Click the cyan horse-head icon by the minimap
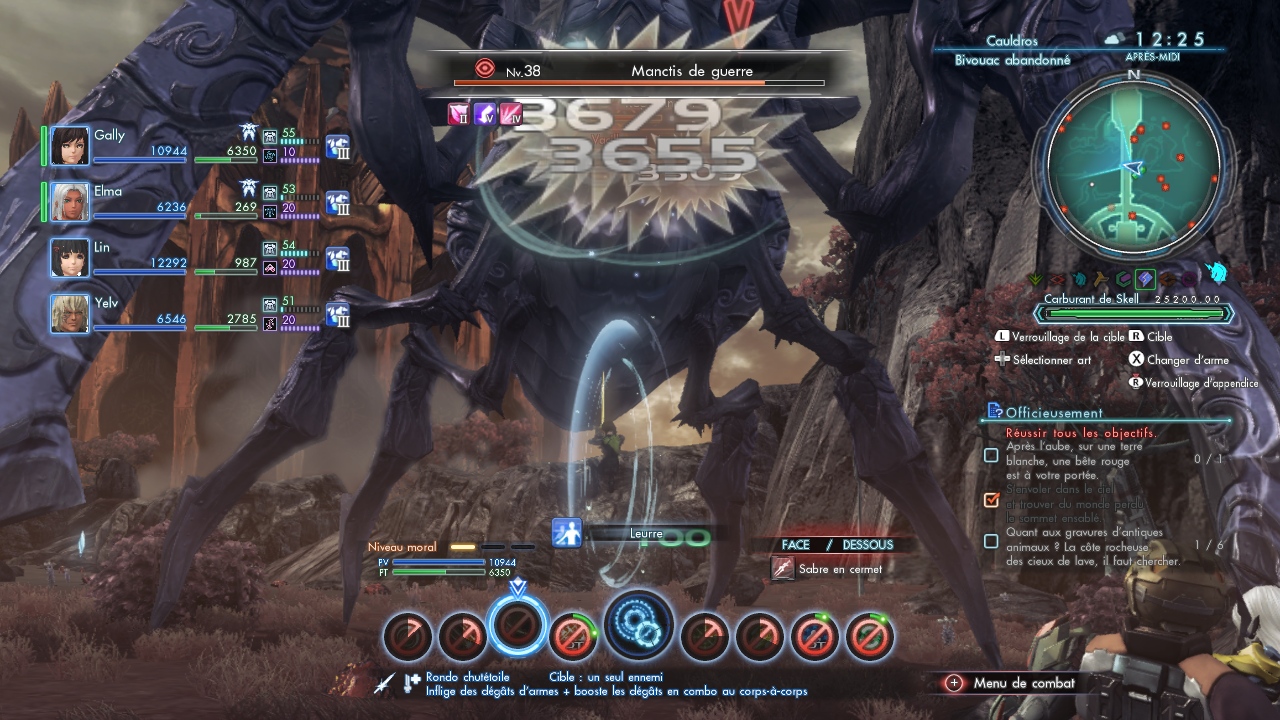 [1217, 274]
